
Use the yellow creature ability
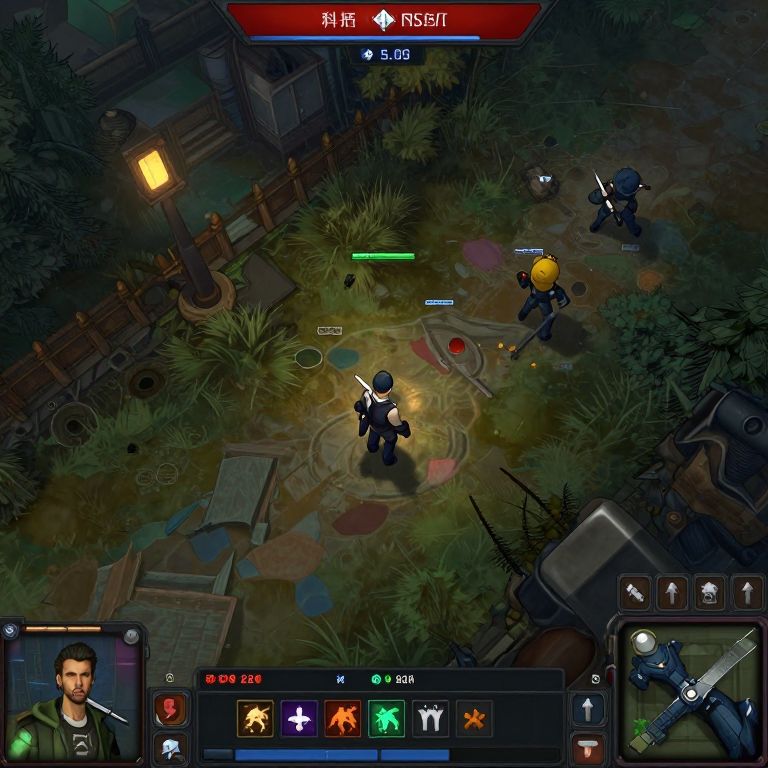pyautogui.click(x=255, y=718)
